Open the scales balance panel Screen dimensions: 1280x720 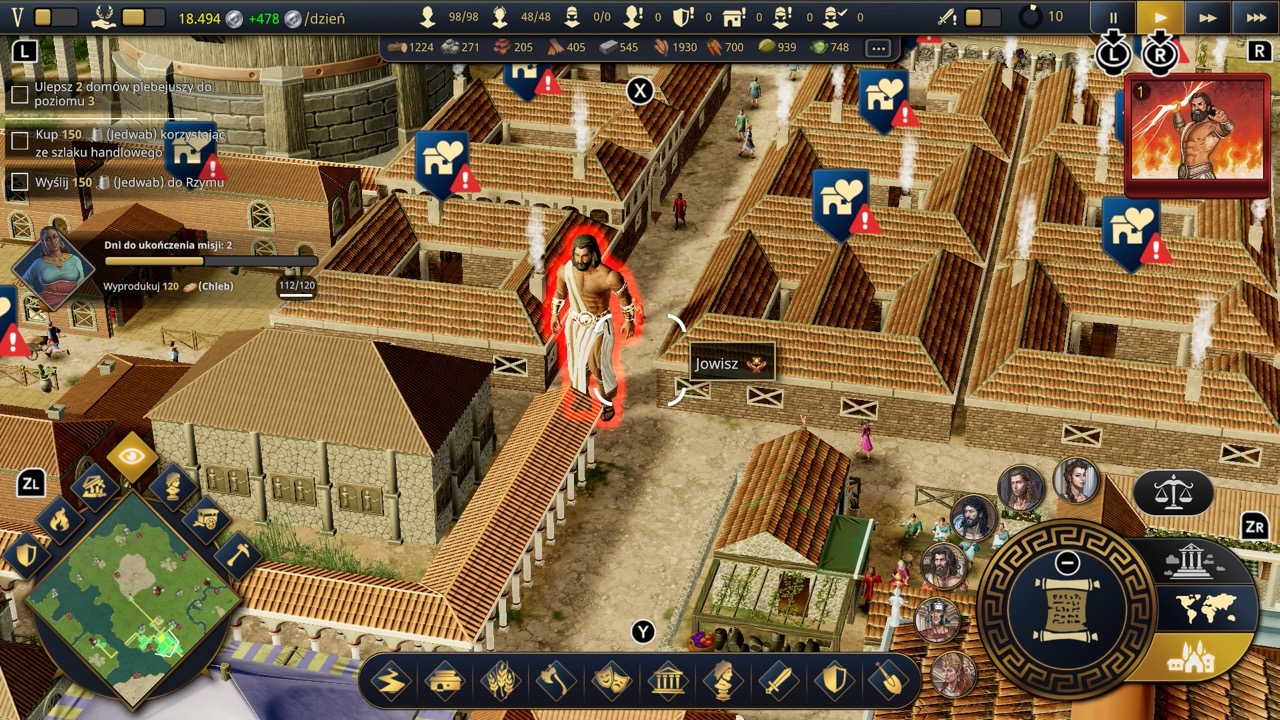[x=1173, y=492]
